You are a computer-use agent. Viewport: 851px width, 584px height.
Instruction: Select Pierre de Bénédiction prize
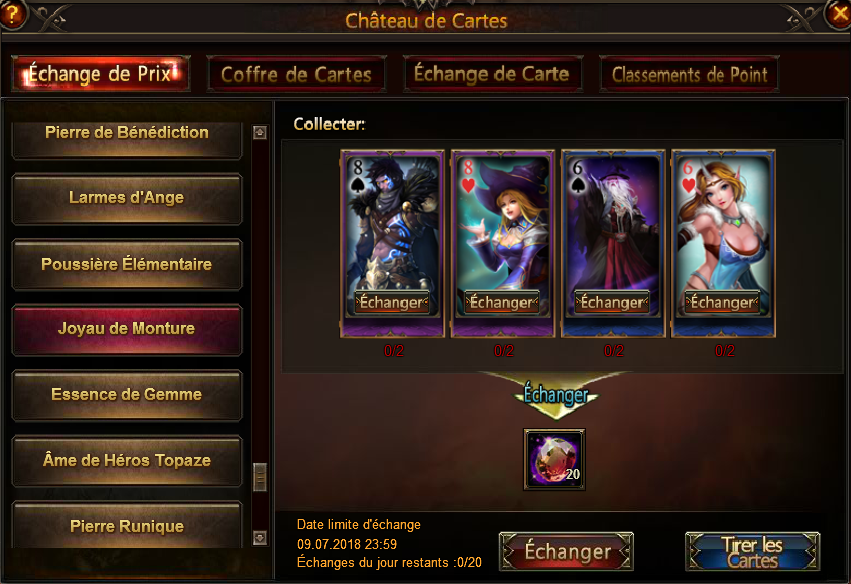pyautogui.click(x=127, y=135)
